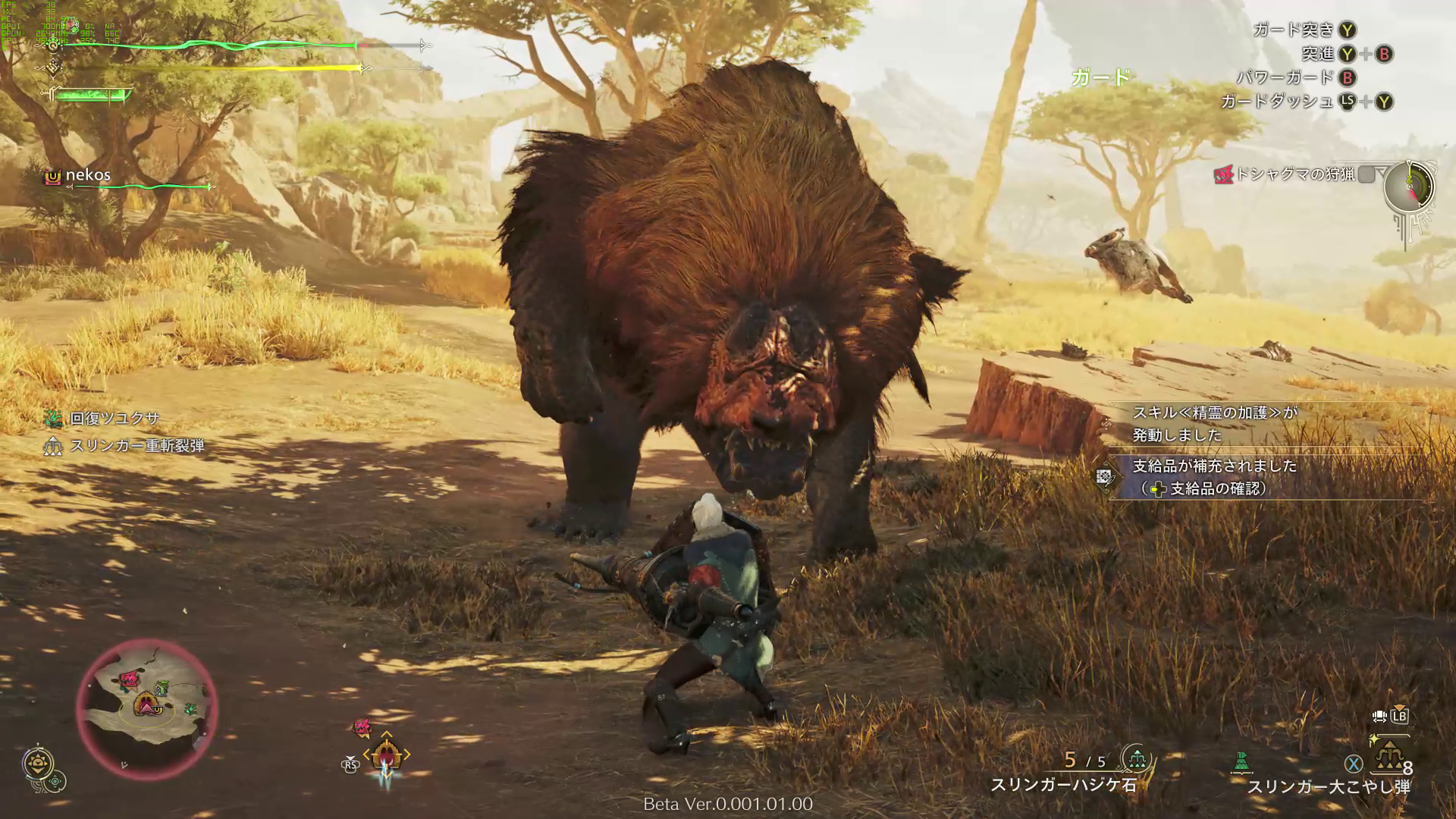Click the green item icon in item bar
The width and height of the screenshot is (1456, 819).
[x=1242, y=761]
